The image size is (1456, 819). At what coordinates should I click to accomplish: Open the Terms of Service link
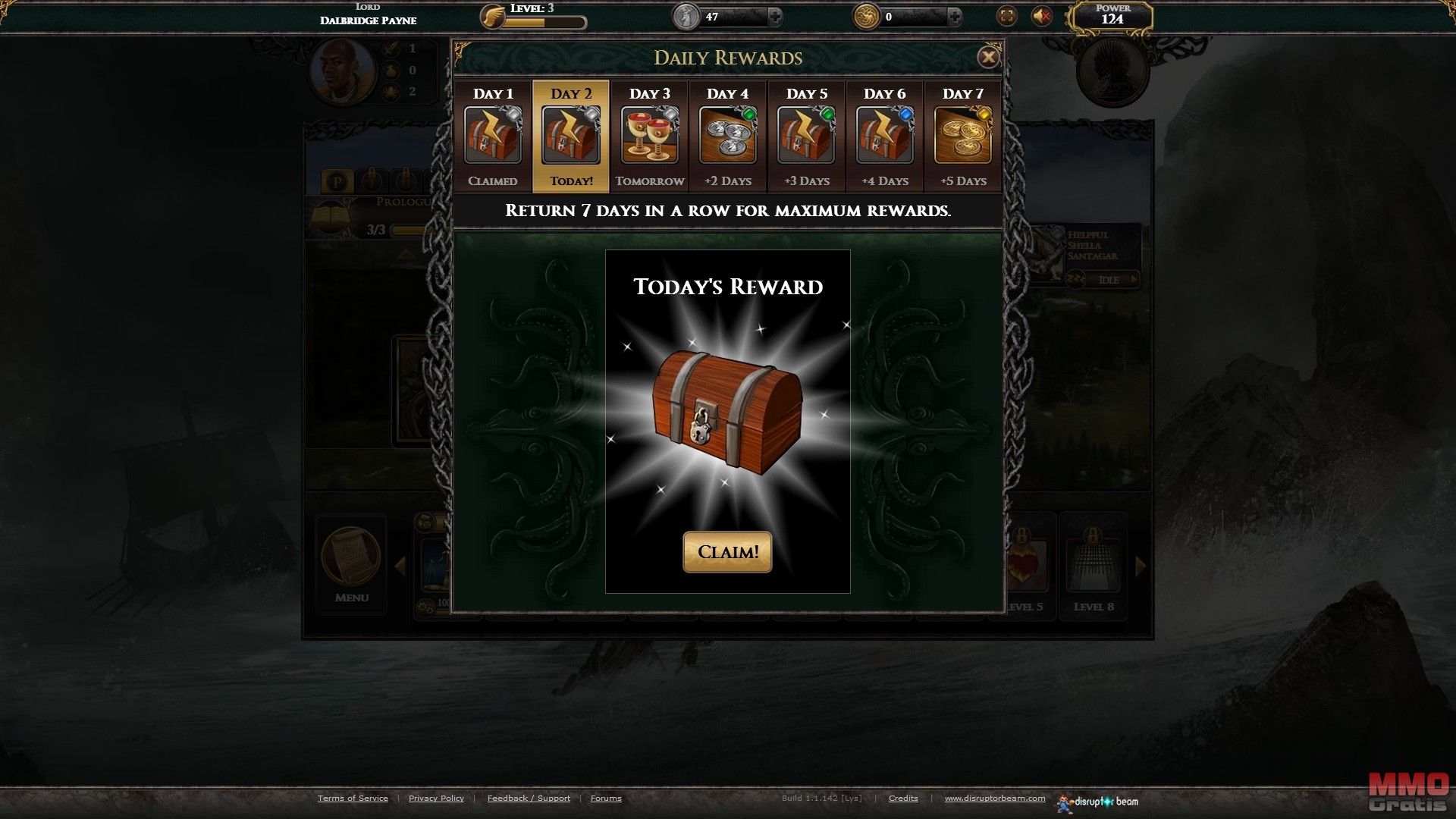click(x=353, y=798)
